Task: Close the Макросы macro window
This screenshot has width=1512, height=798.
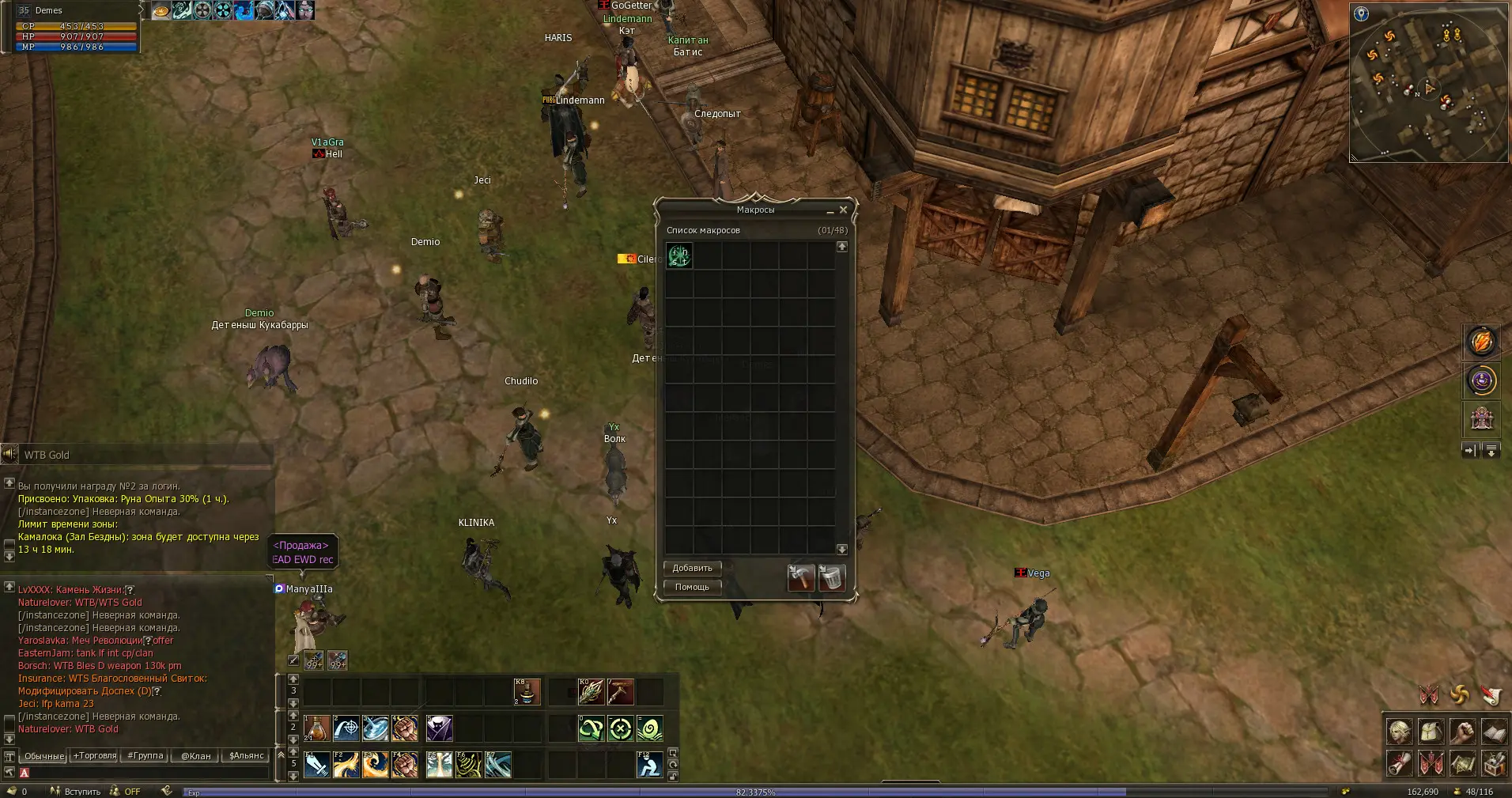Action: point(843,210)
